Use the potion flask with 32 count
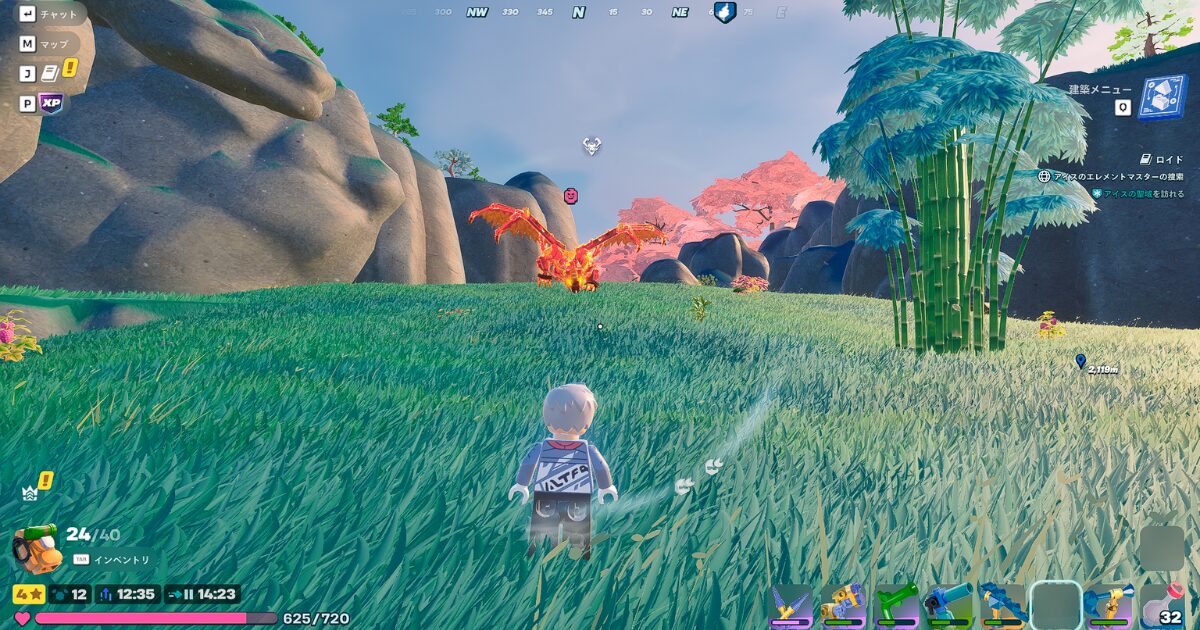This screenshot has width=1200, height=630. click(1162, 606)
